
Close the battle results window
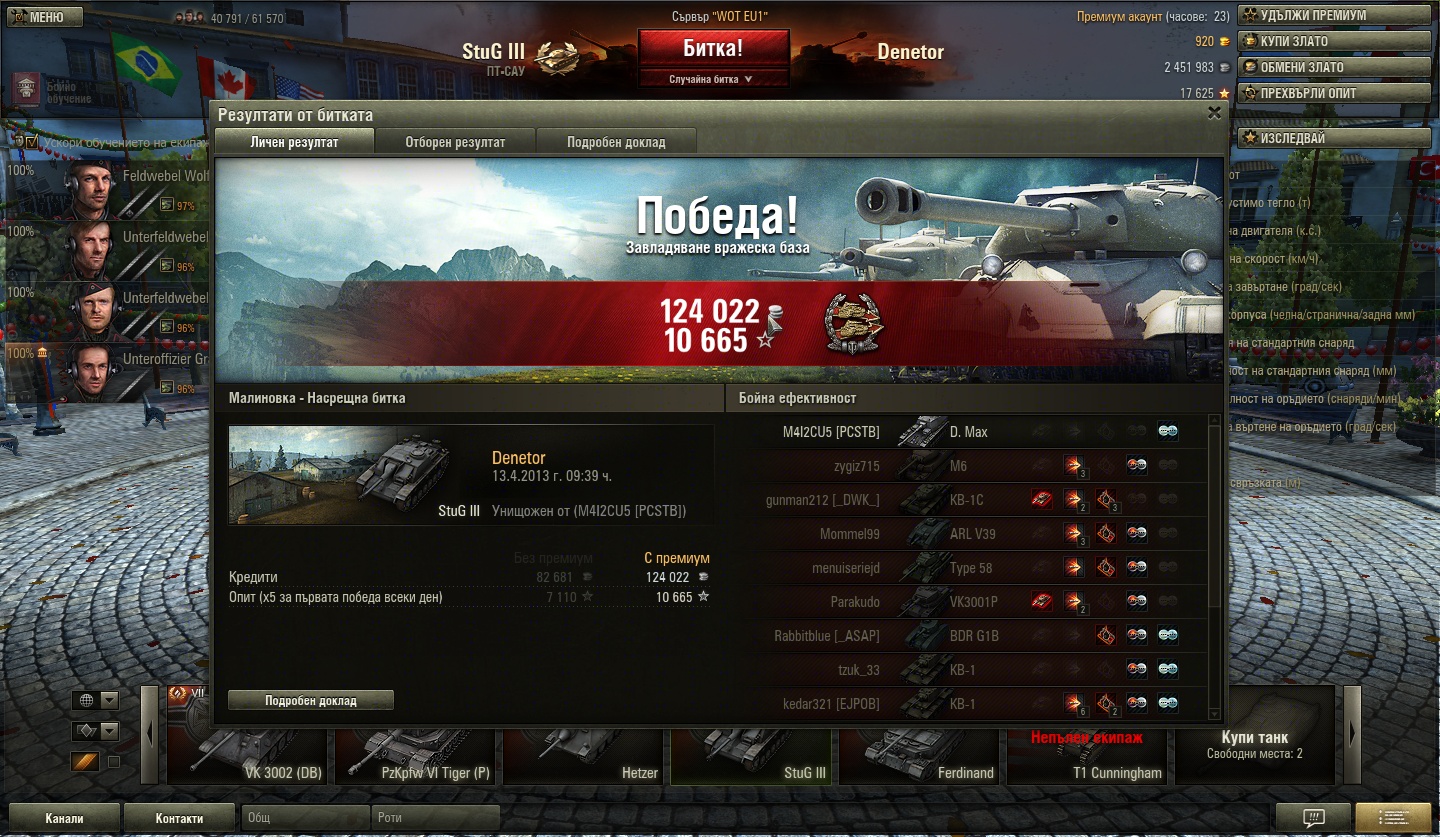(x=1214, y=113)
